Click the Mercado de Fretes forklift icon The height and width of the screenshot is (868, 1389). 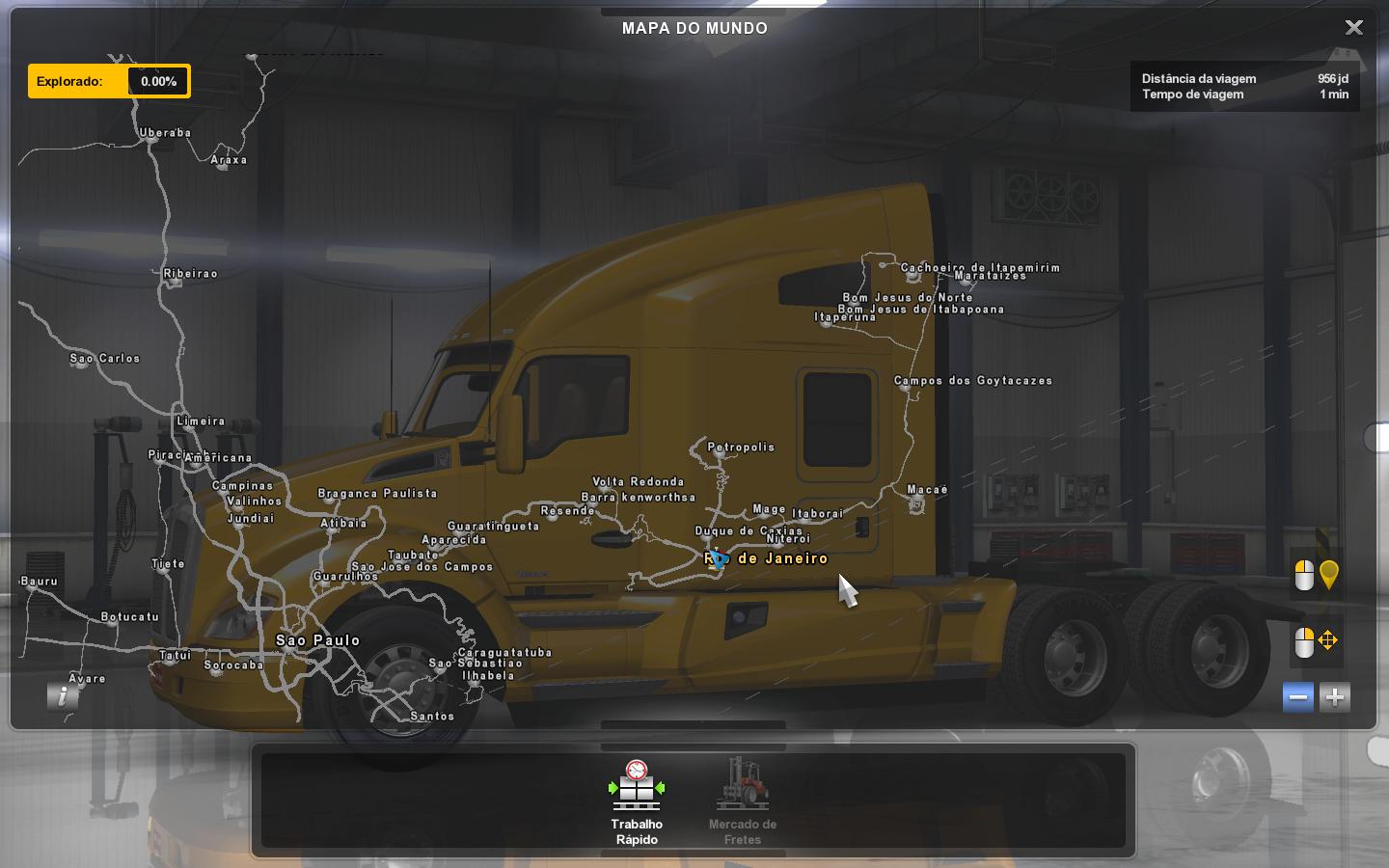(742, 786)
